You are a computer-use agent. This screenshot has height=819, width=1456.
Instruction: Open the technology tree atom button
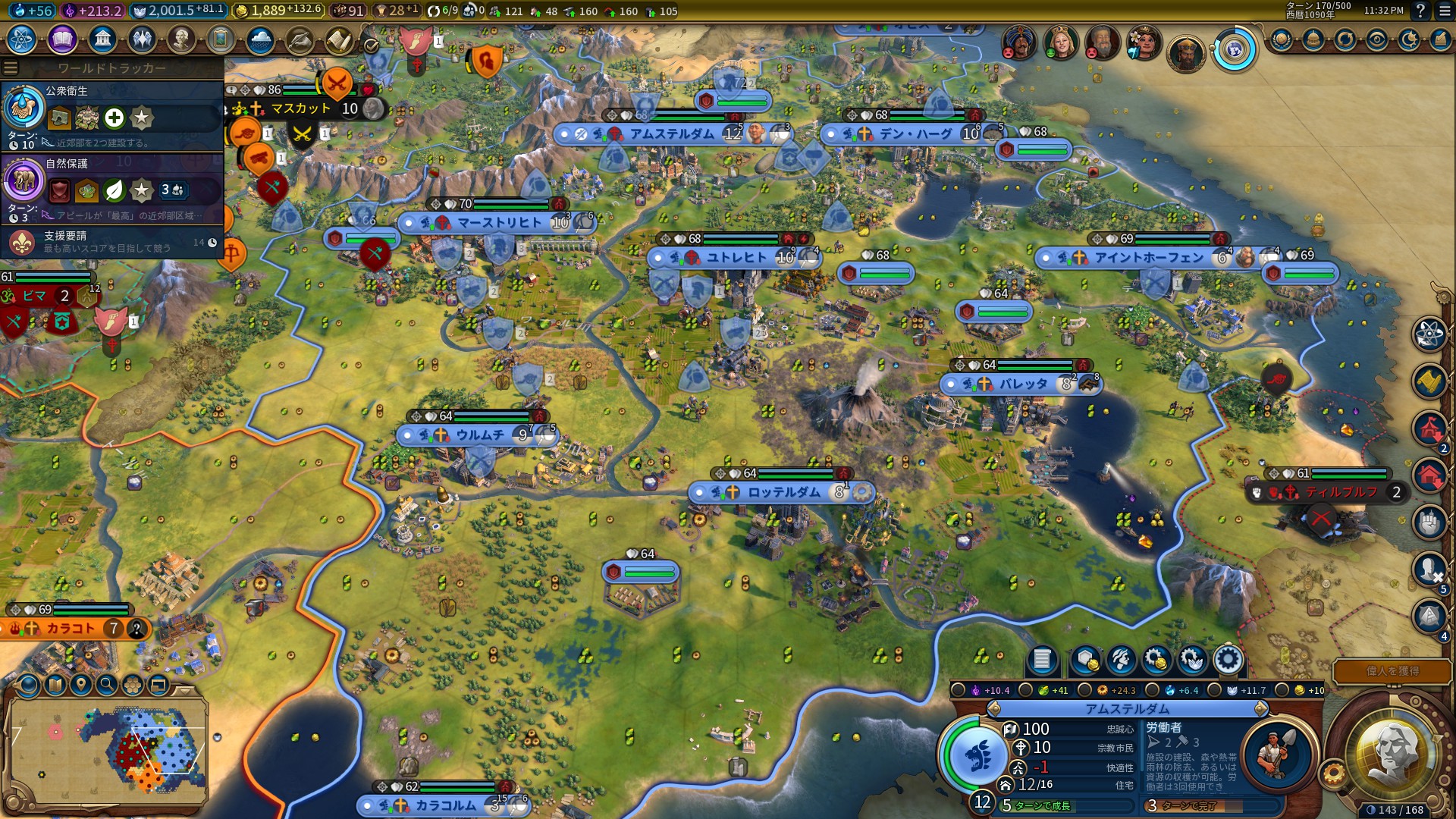coord(22,39)
